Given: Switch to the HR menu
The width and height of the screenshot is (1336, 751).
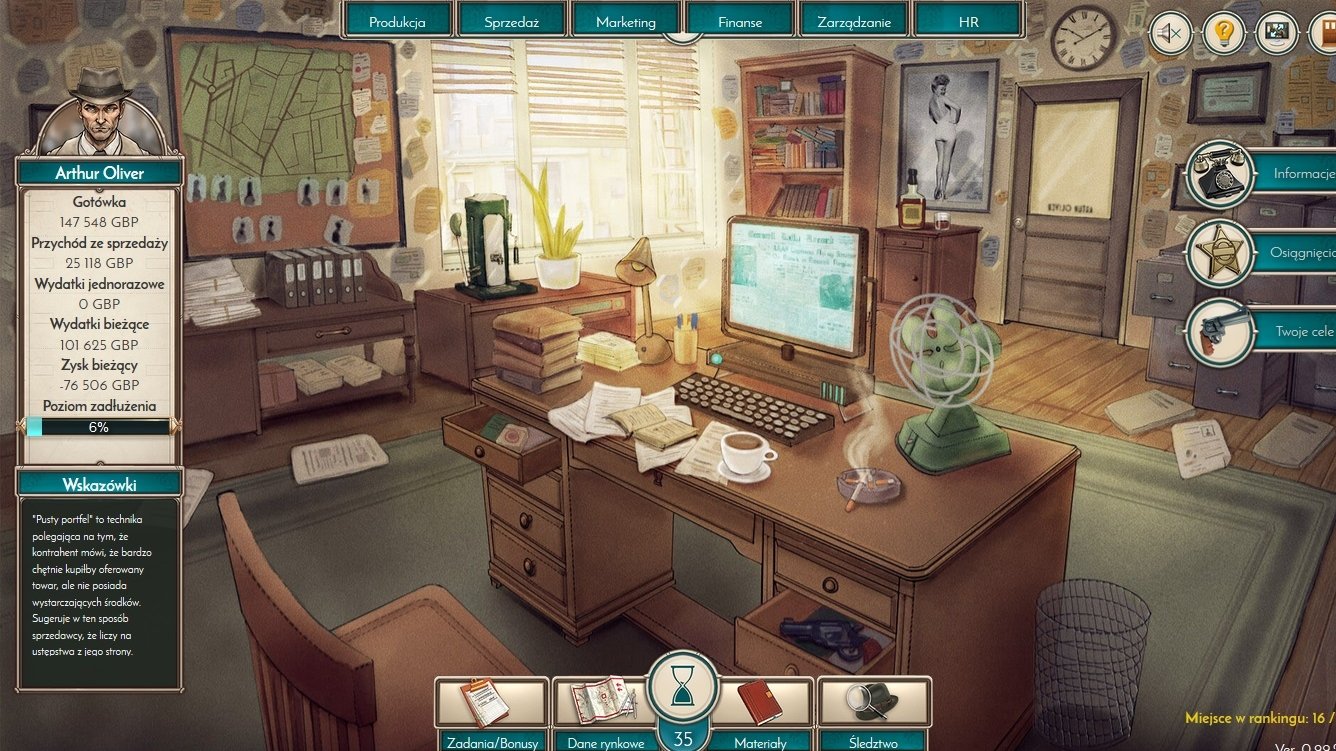Looking at the screenshot, I should (x=968, y=21).
